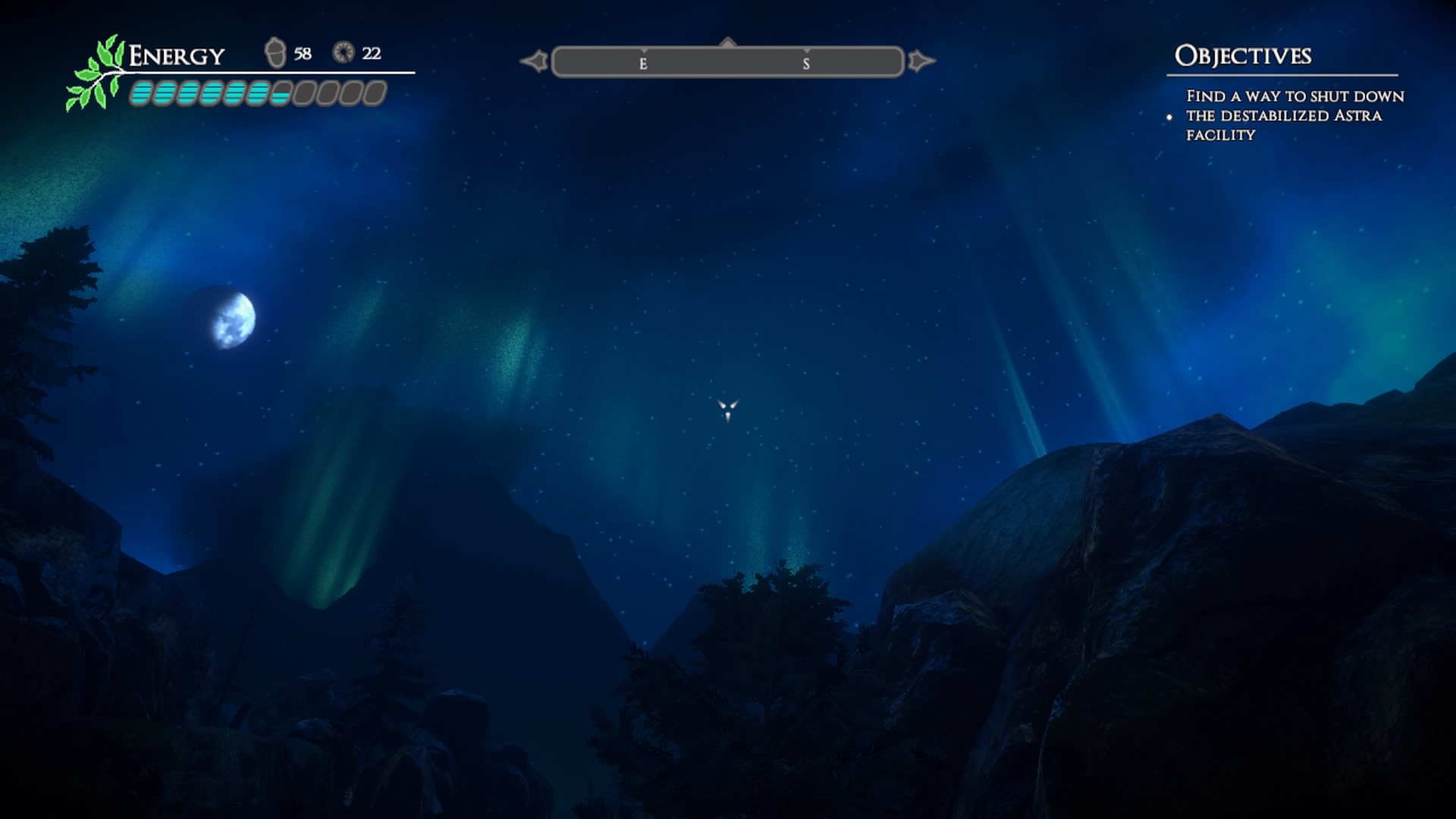
Task: Click the acorn counter icon
Action: pos(275,53)
